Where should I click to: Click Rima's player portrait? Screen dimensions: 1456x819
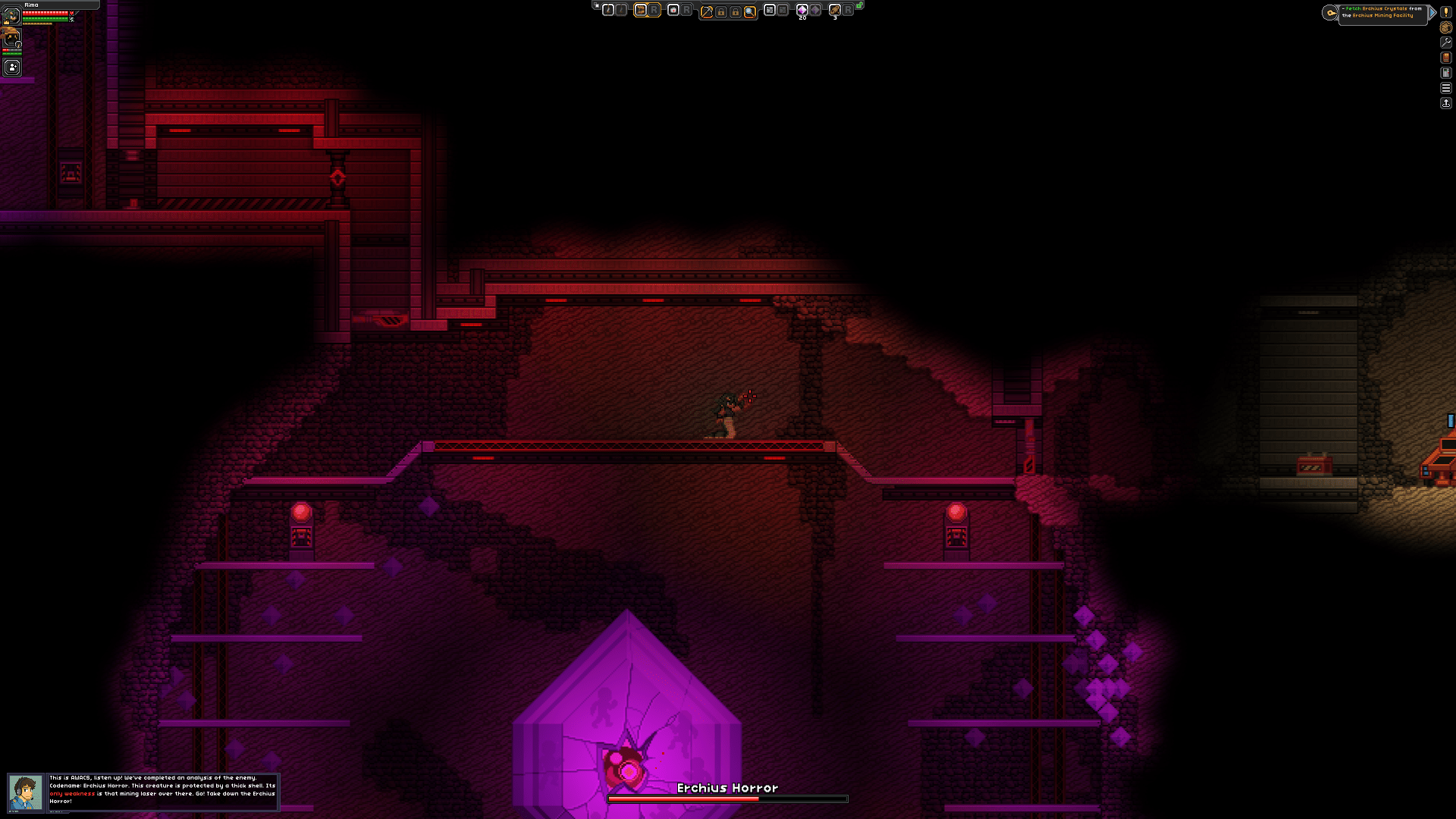point(11,15)
